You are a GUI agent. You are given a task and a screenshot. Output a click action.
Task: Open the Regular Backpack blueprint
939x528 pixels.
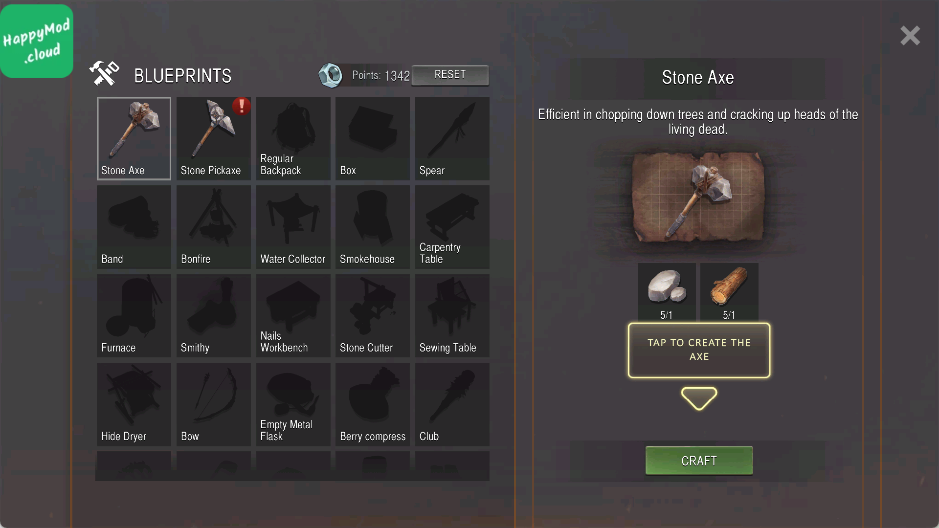click(x=293, y=138)
